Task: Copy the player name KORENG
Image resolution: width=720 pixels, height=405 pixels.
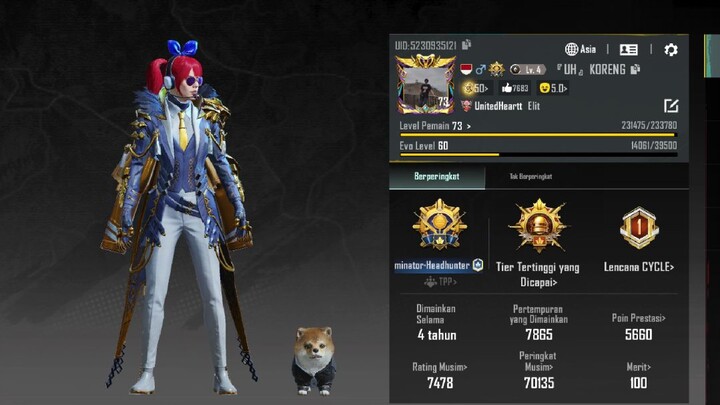Action: [636, 69]
